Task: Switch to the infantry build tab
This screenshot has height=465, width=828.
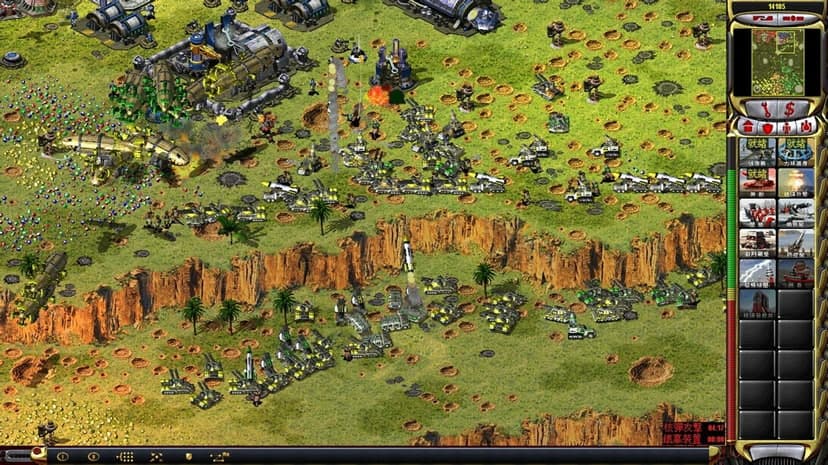Action: pyautogui.click(x=788, y=127)
